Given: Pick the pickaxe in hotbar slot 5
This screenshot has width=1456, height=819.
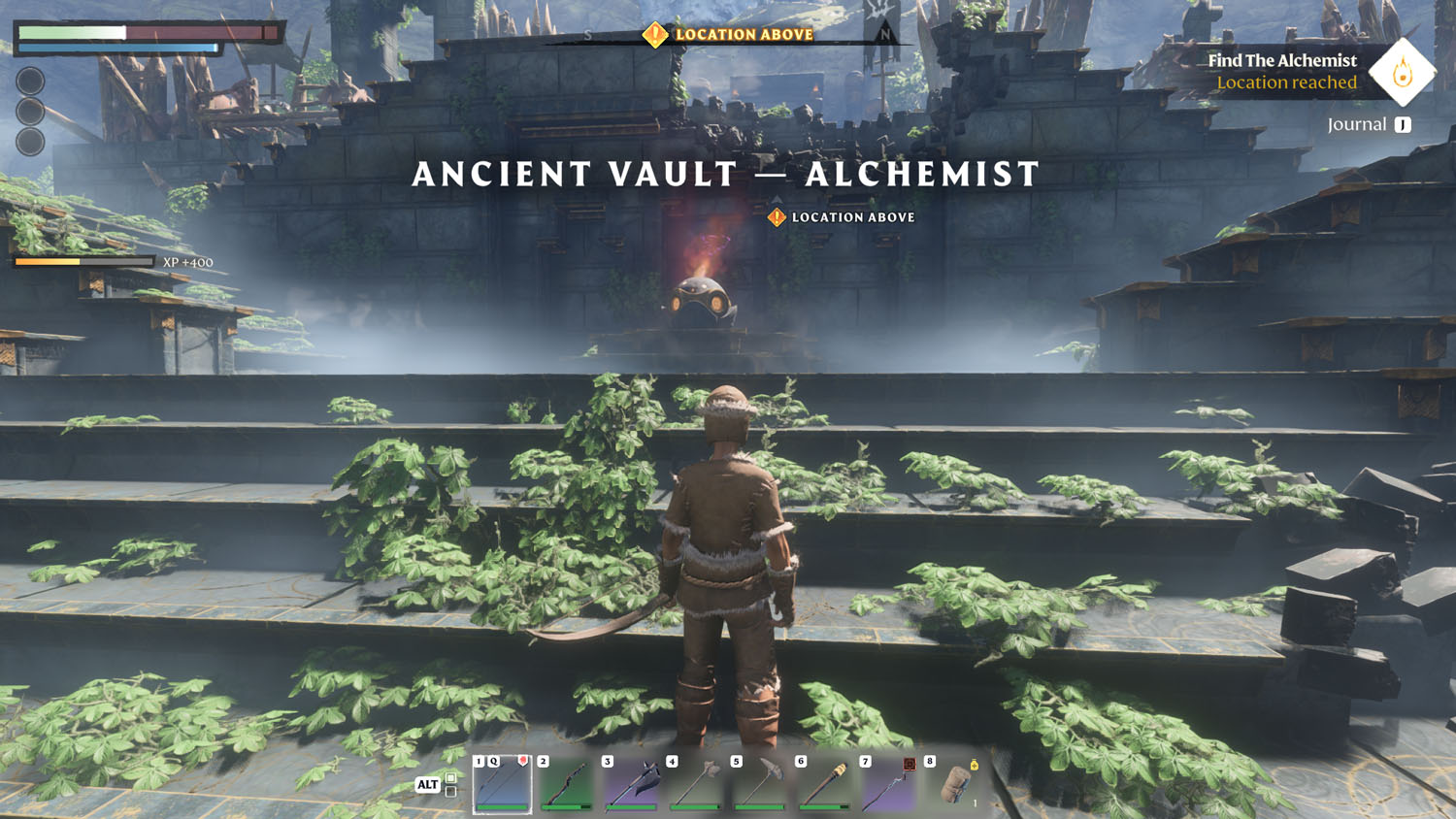Looking at the screenshot, I should (x=760, y=784).
